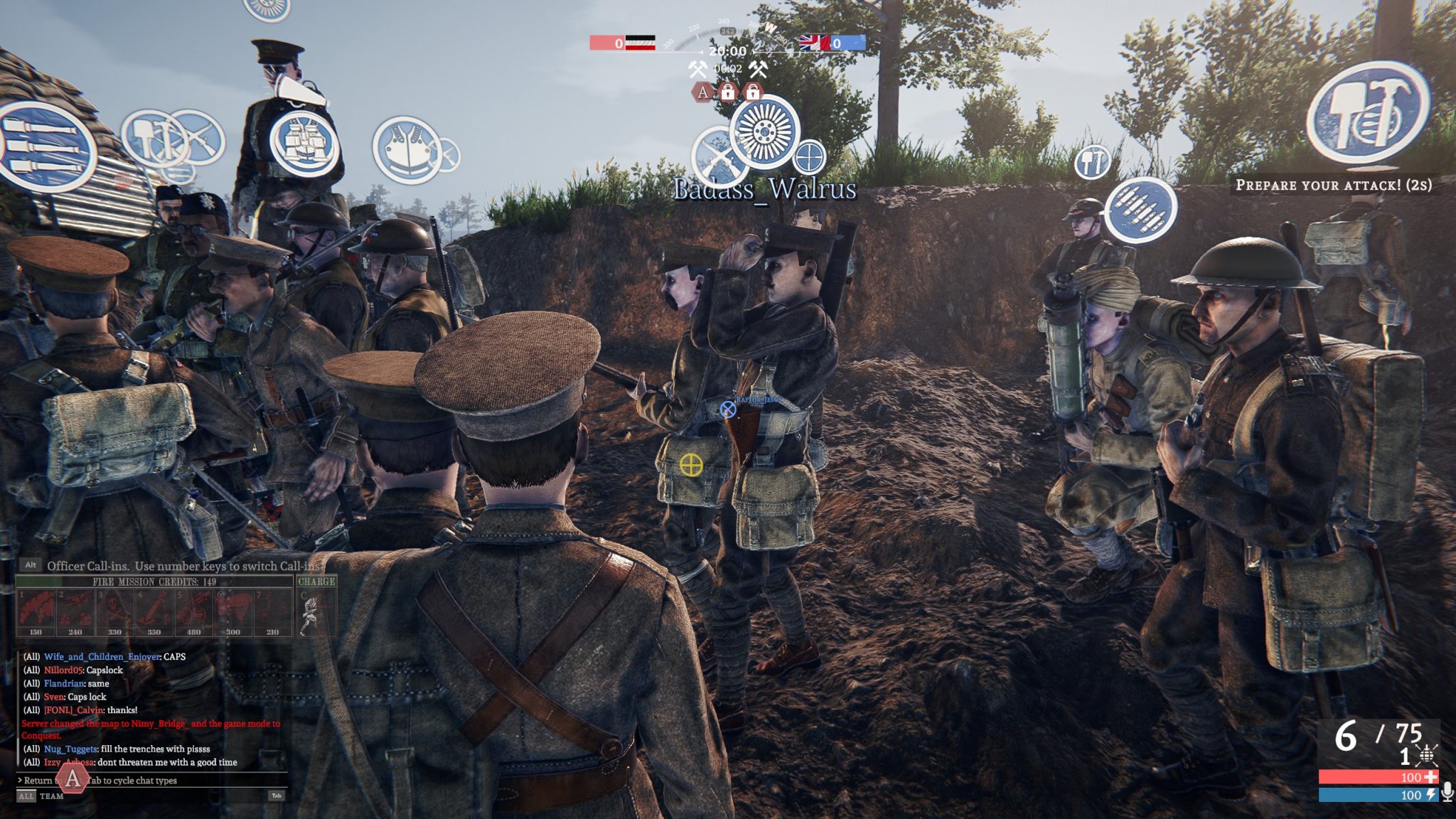Switch chat to the TEAM channel tab
Viewport: 1456px width, 819px height.
(x=51, y=796)
